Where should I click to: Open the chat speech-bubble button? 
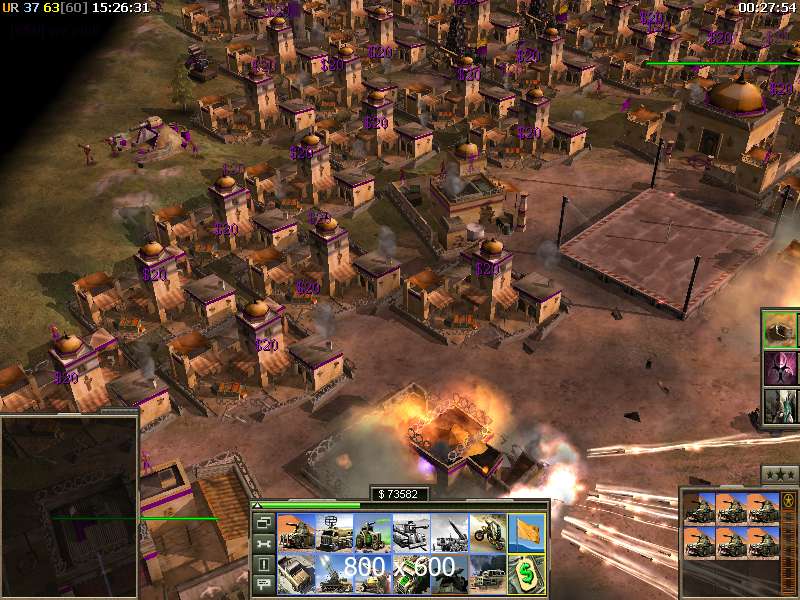tap(264, 585)
